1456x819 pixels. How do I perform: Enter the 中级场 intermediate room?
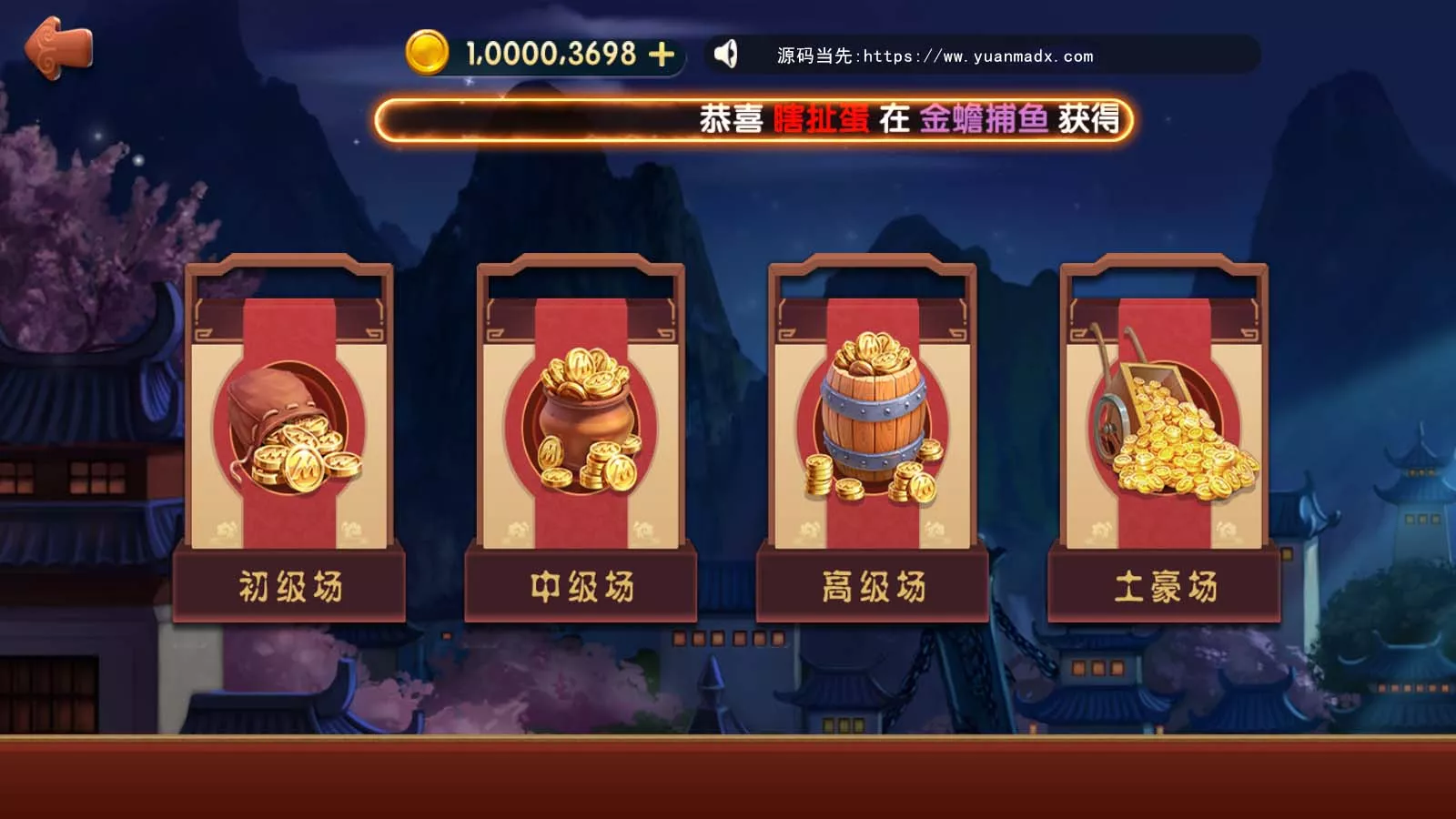[582, 585]
